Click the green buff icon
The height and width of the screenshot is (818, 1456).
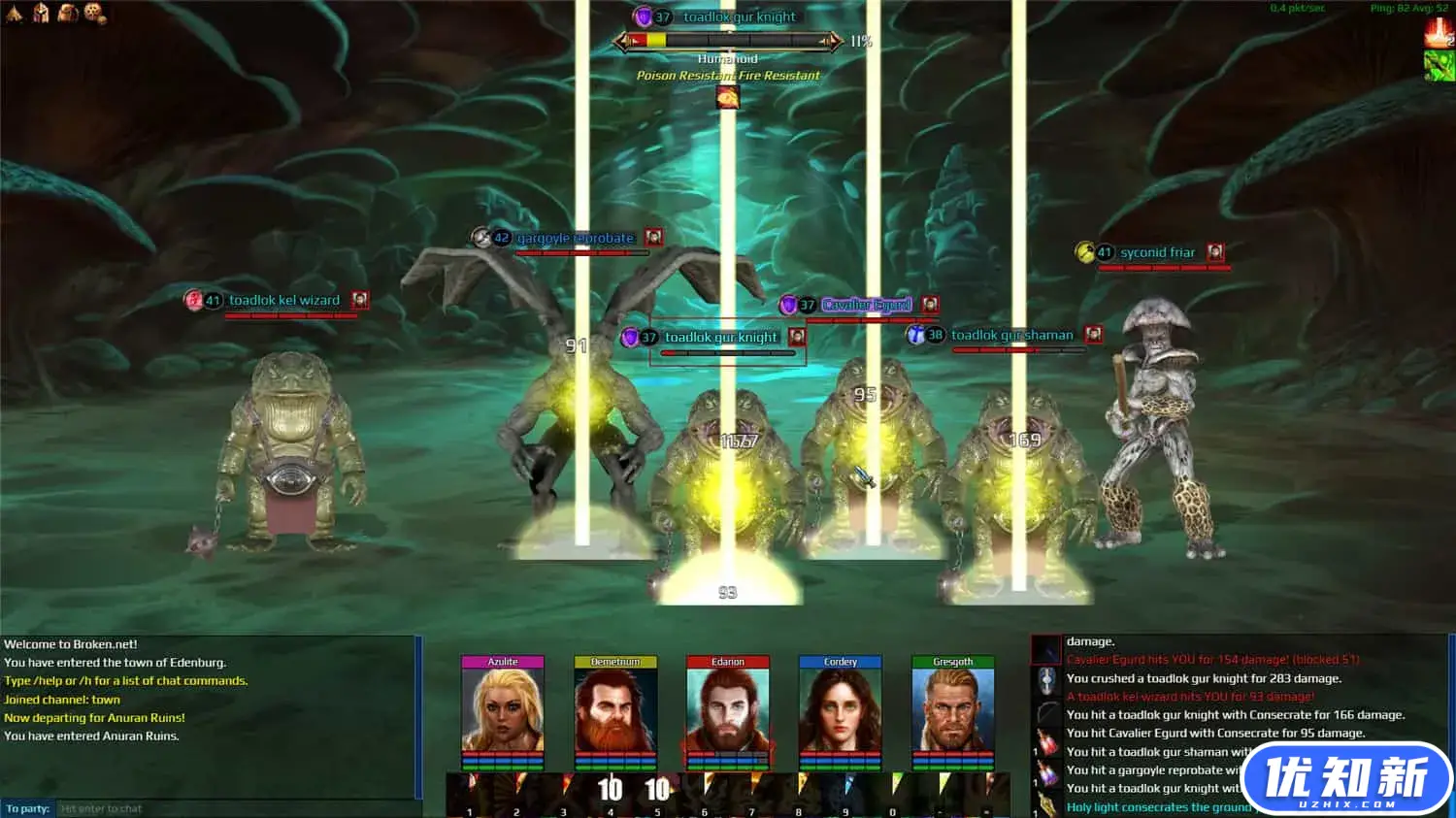(1439, 66)
